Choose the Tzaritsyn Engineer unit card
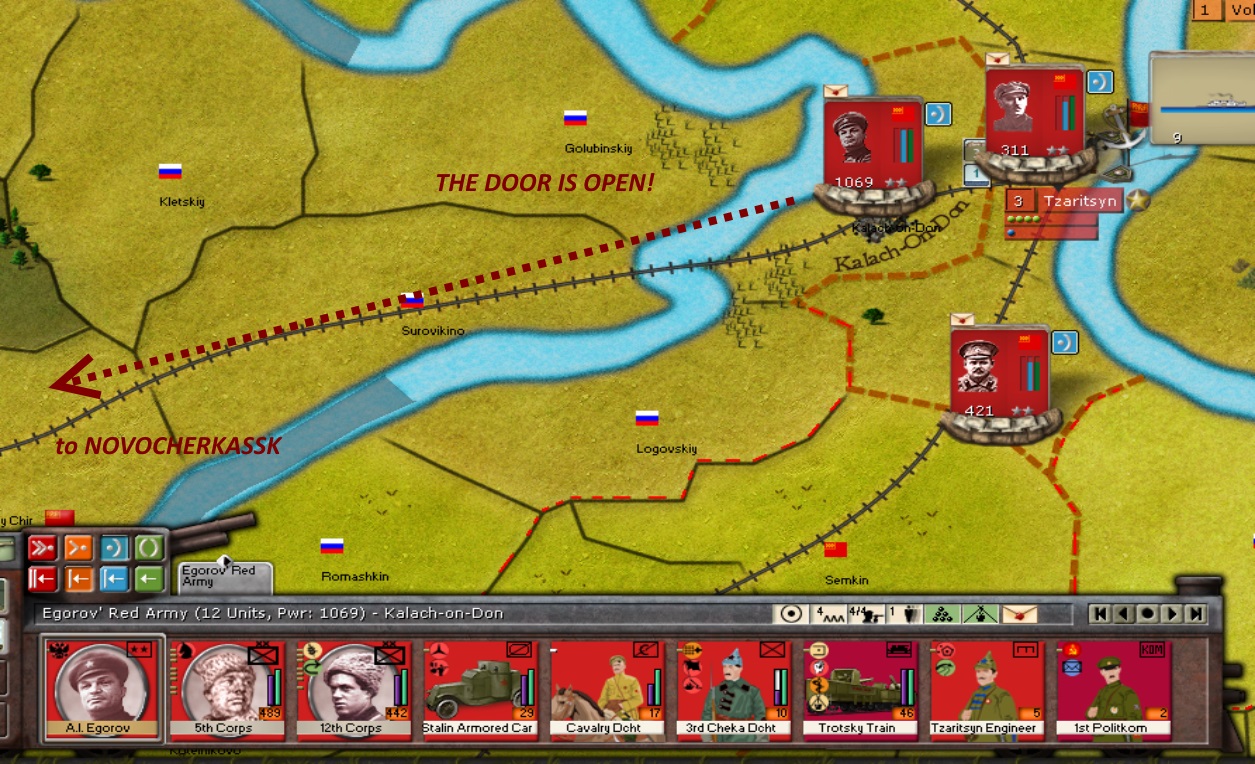Image resolution: width=1255 pixels, height=764 pixels. [x=986, y=690]
